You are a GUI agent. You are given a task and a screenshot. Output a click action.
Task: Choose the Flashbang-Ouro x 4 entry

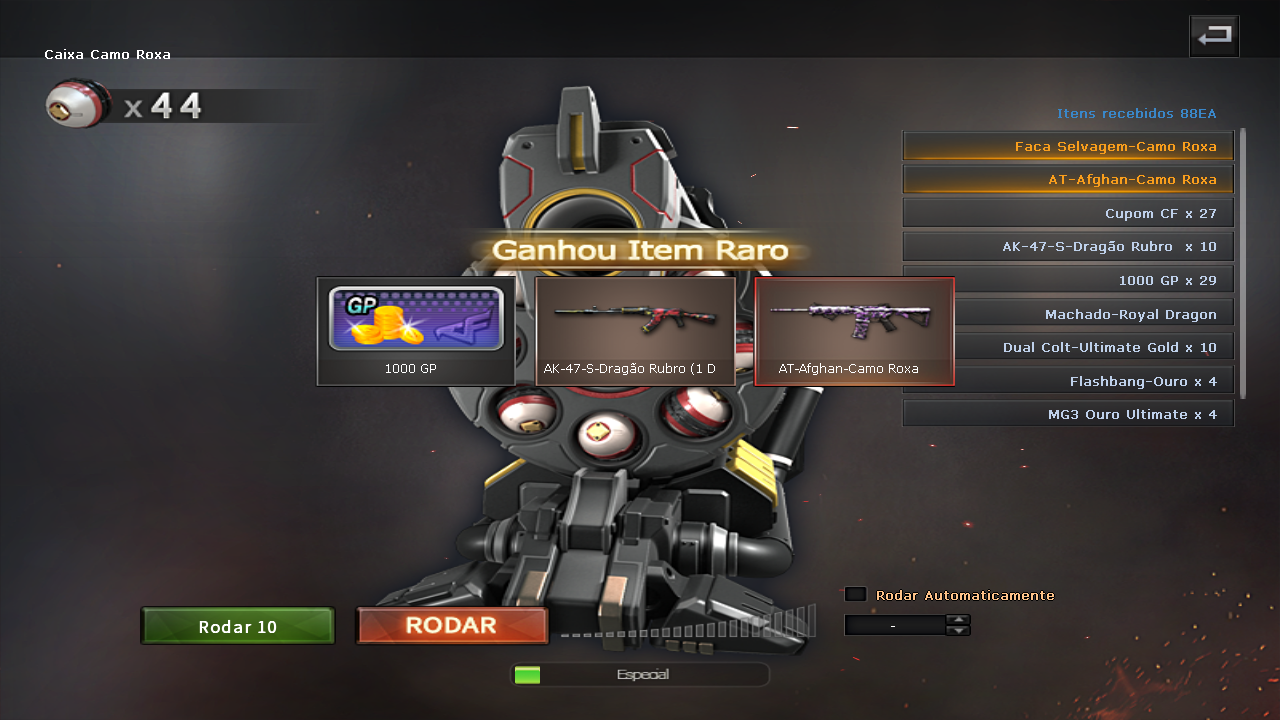click(1068, 381)
